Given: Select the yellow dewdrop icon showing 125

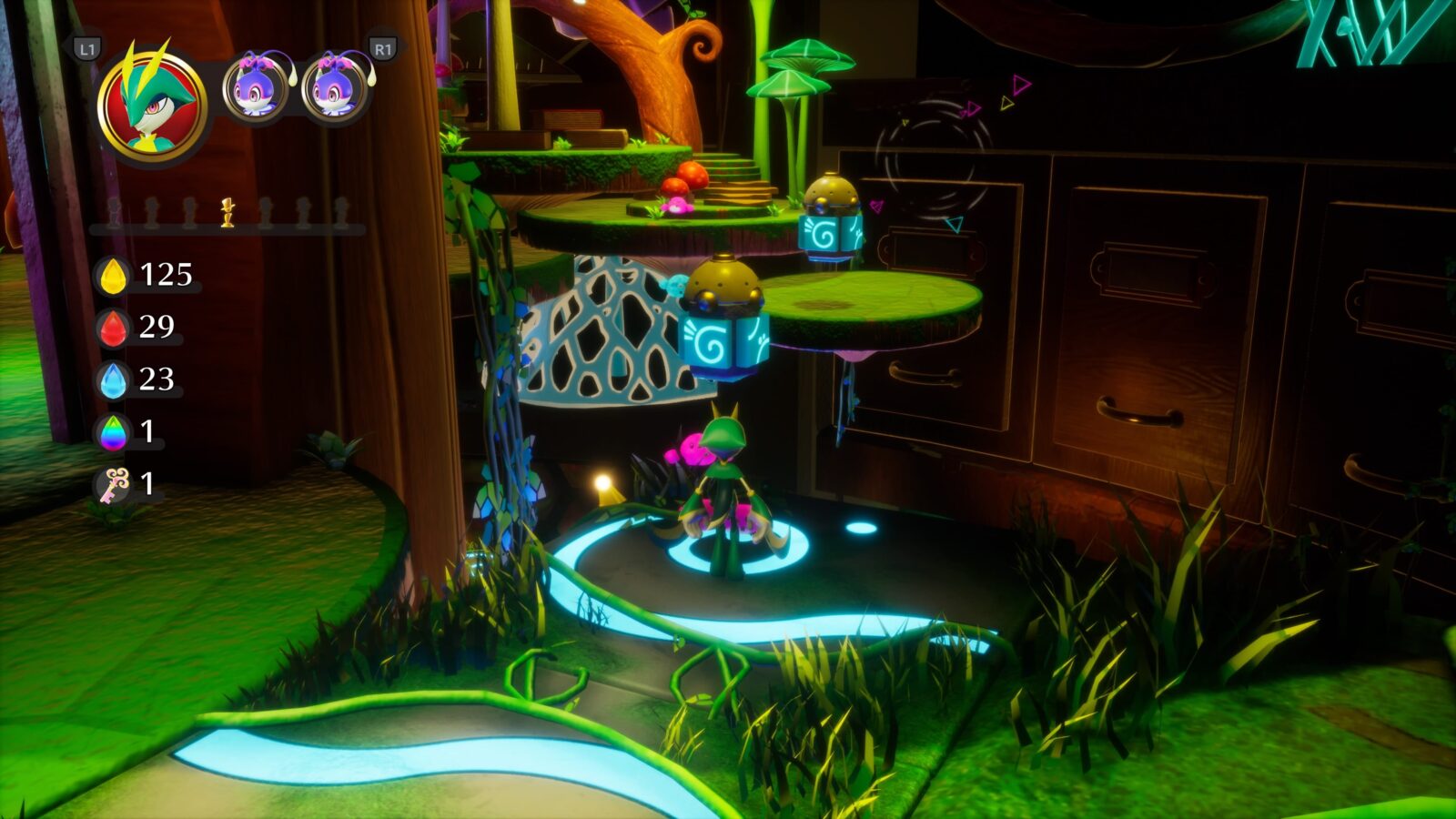Looking at the screenshot, I should coord(113,274).
